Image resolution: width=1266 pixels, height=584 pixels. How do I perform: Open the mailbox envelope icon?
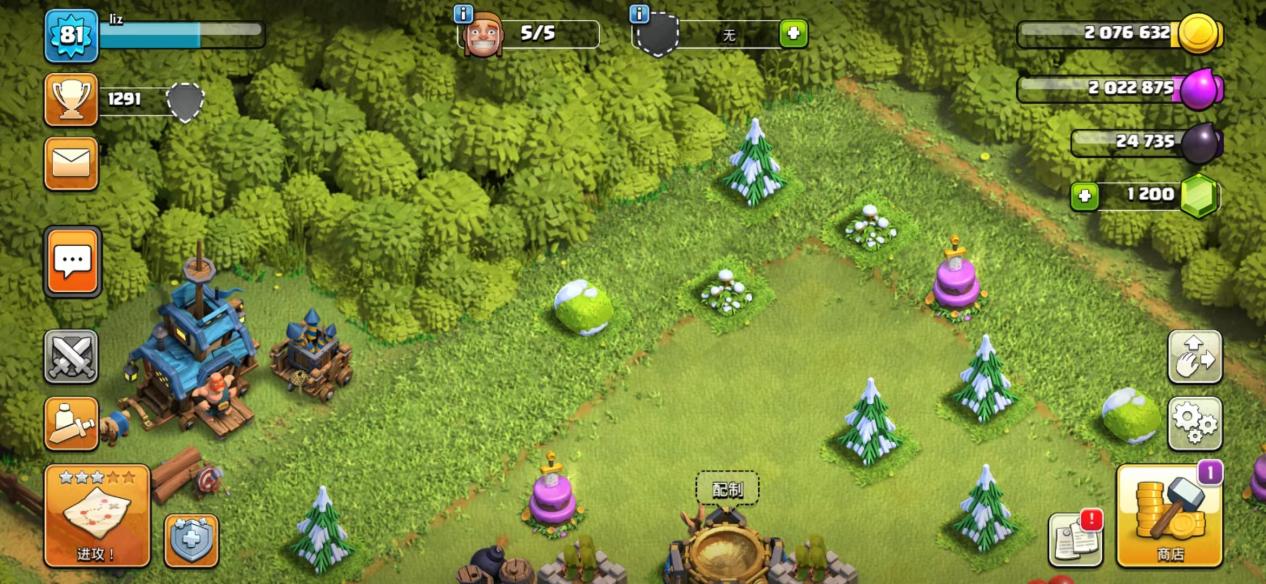(71, 163)
